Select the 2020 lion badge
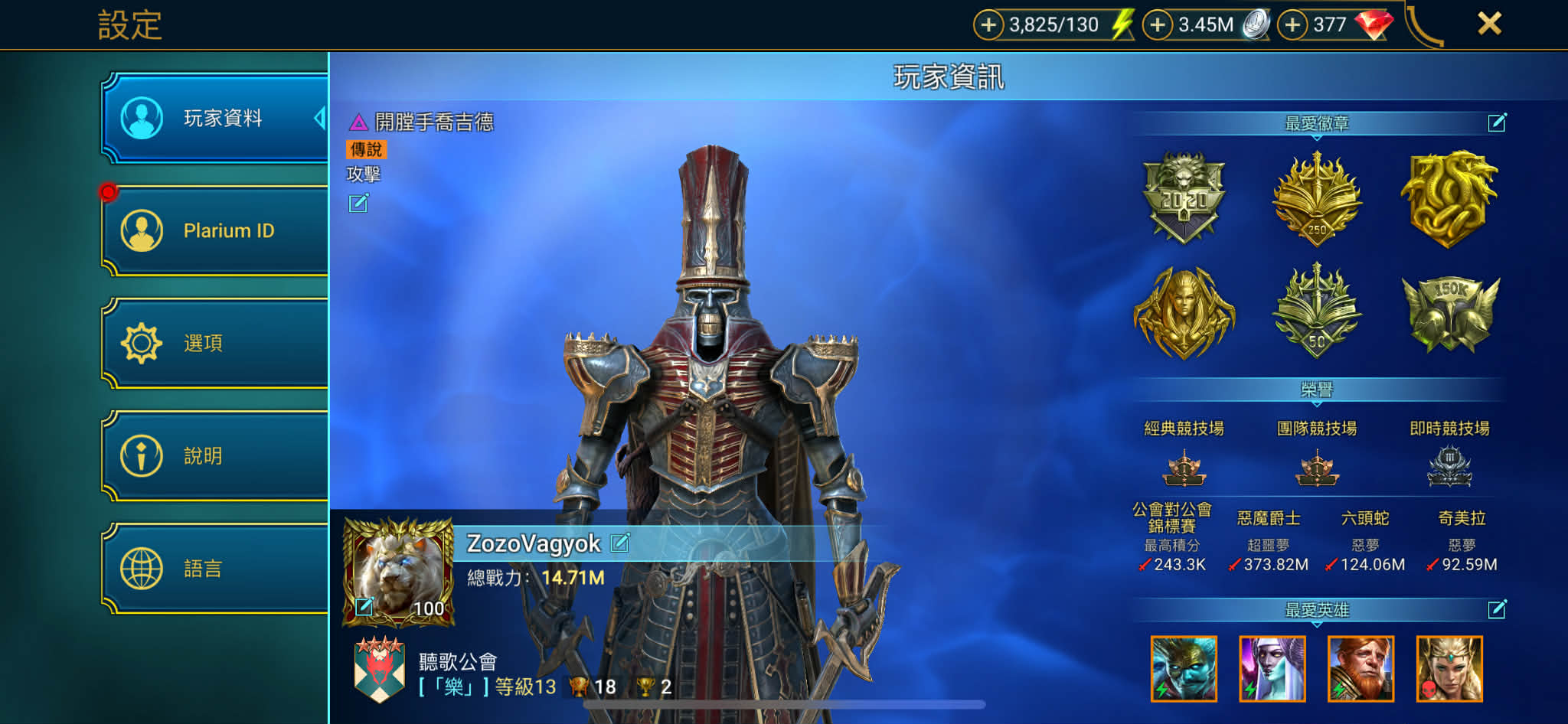 pos(1184,197)
